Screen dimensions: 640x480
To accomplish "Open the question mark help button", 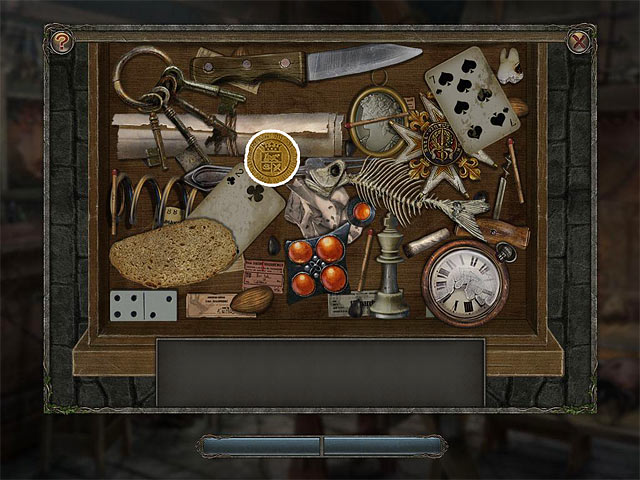I will pos(62,42).
